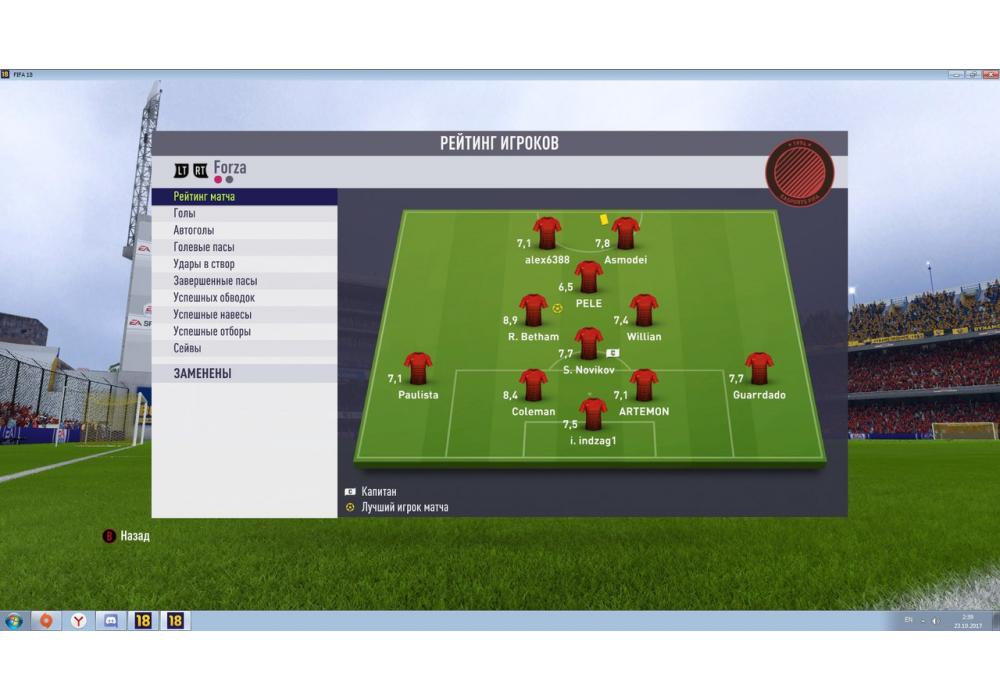Click player Coleman's shirt icon
This screenshot has height=700, width=1000.
pos(533,385)
